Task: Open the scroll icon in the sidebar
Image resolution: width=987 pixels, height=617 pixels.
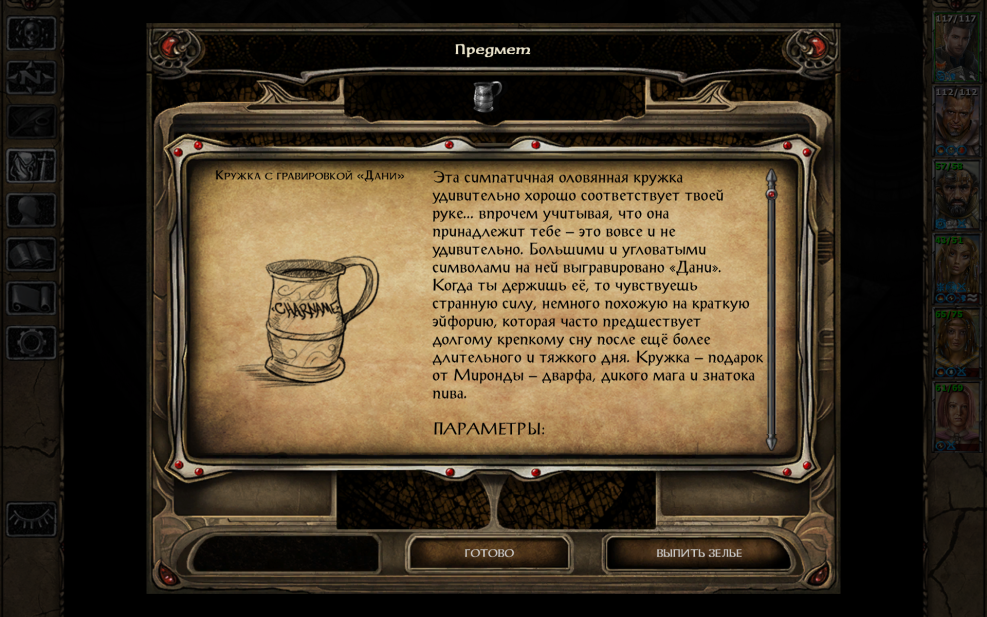Action: 31,298
